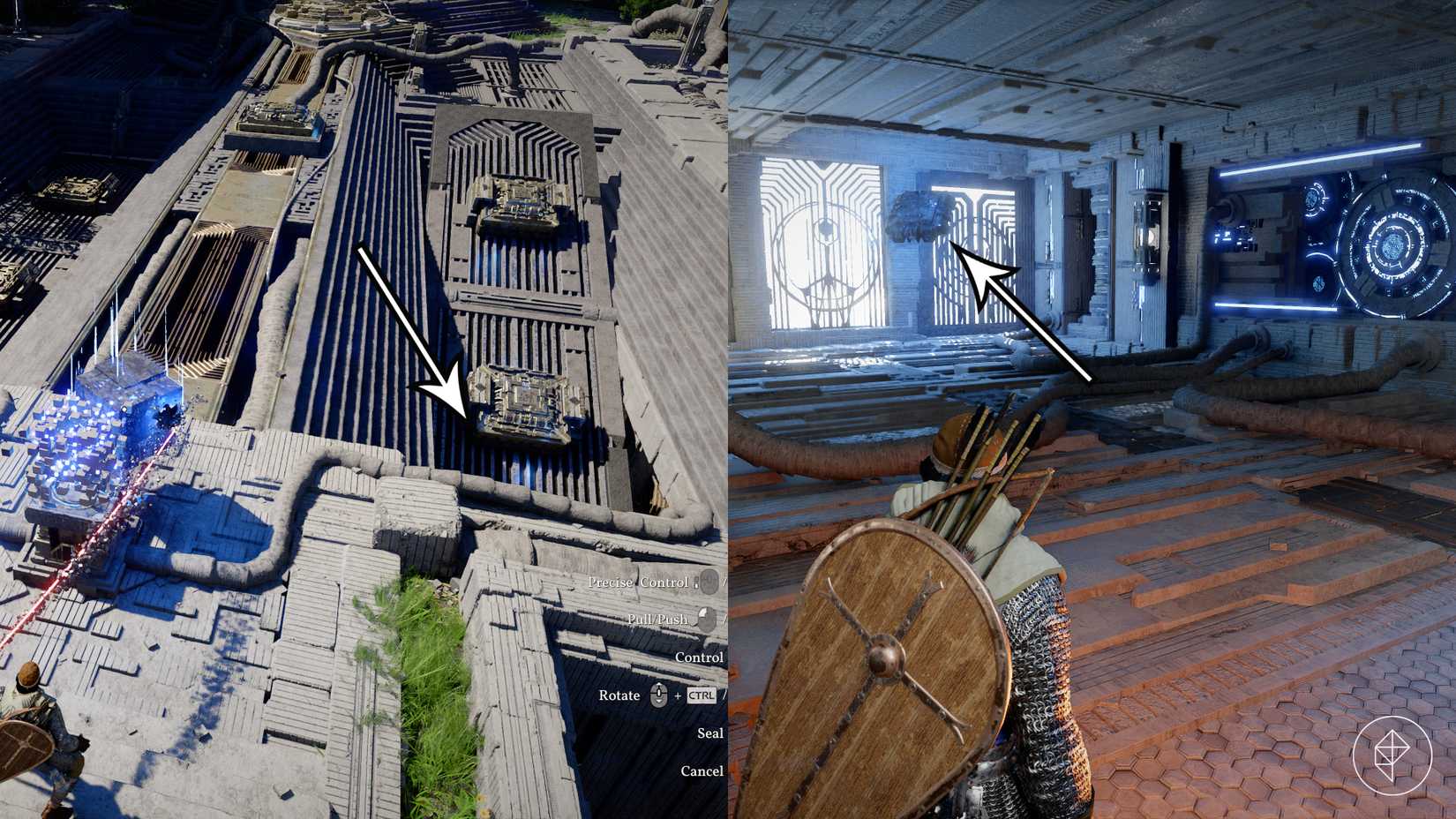The image size is (1456, 819).
Task: Click the Control option
Action: coord(699,657)
